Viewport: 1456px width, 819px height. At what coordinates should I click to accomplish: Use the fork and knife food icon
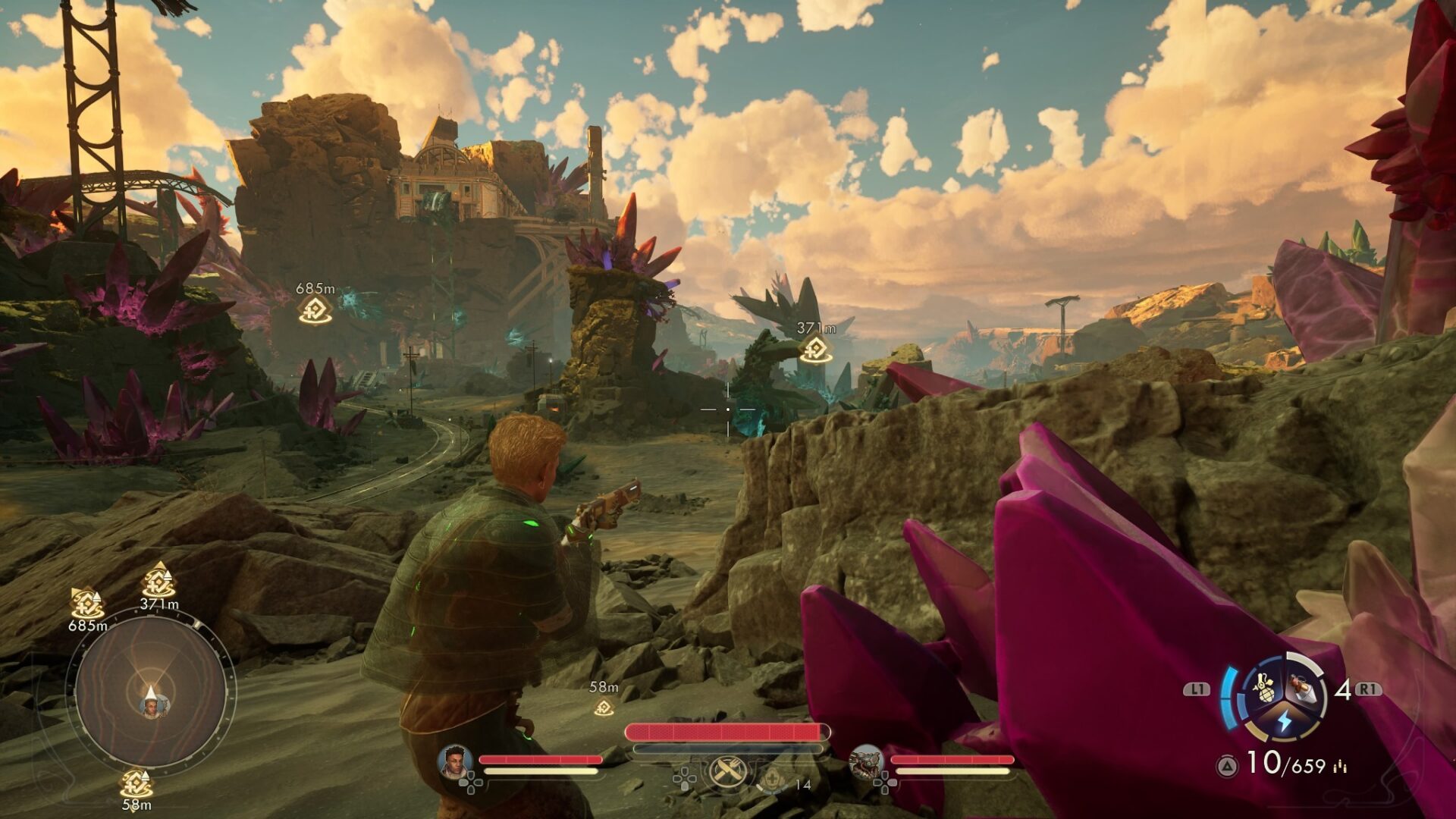pyautogui.click(x=728, y=773)
